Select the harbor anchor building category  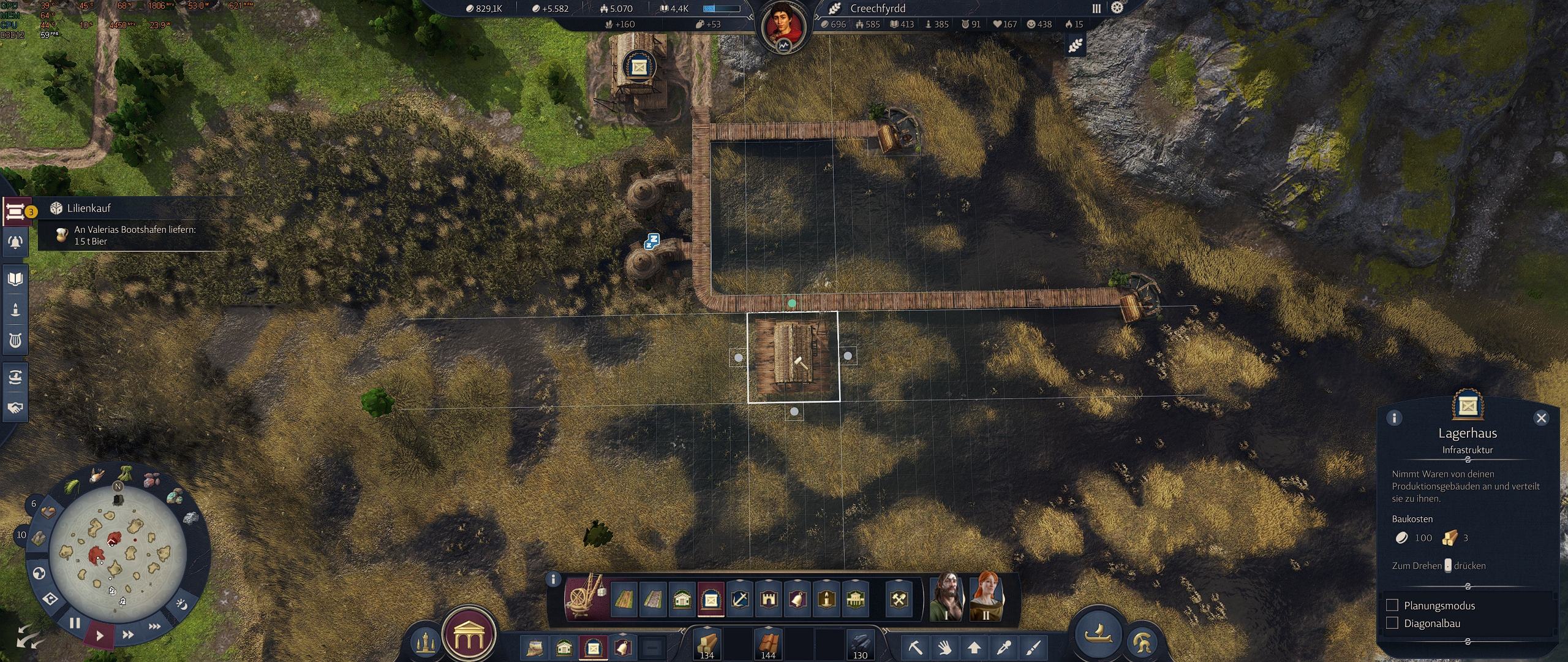(740, 599)
